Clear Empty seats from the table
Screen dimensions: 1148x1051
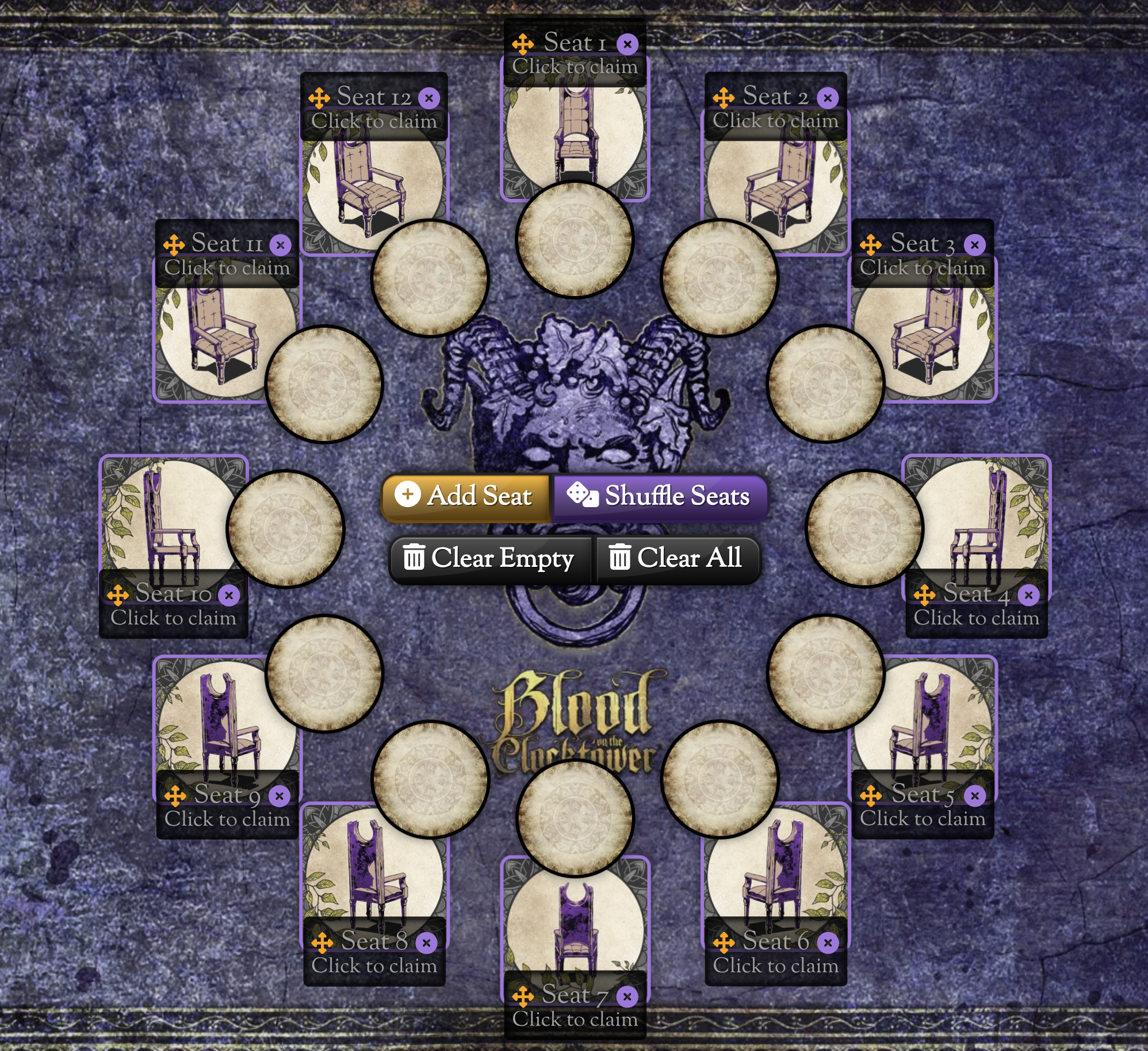pyautogui.click(x=490, y=558)
